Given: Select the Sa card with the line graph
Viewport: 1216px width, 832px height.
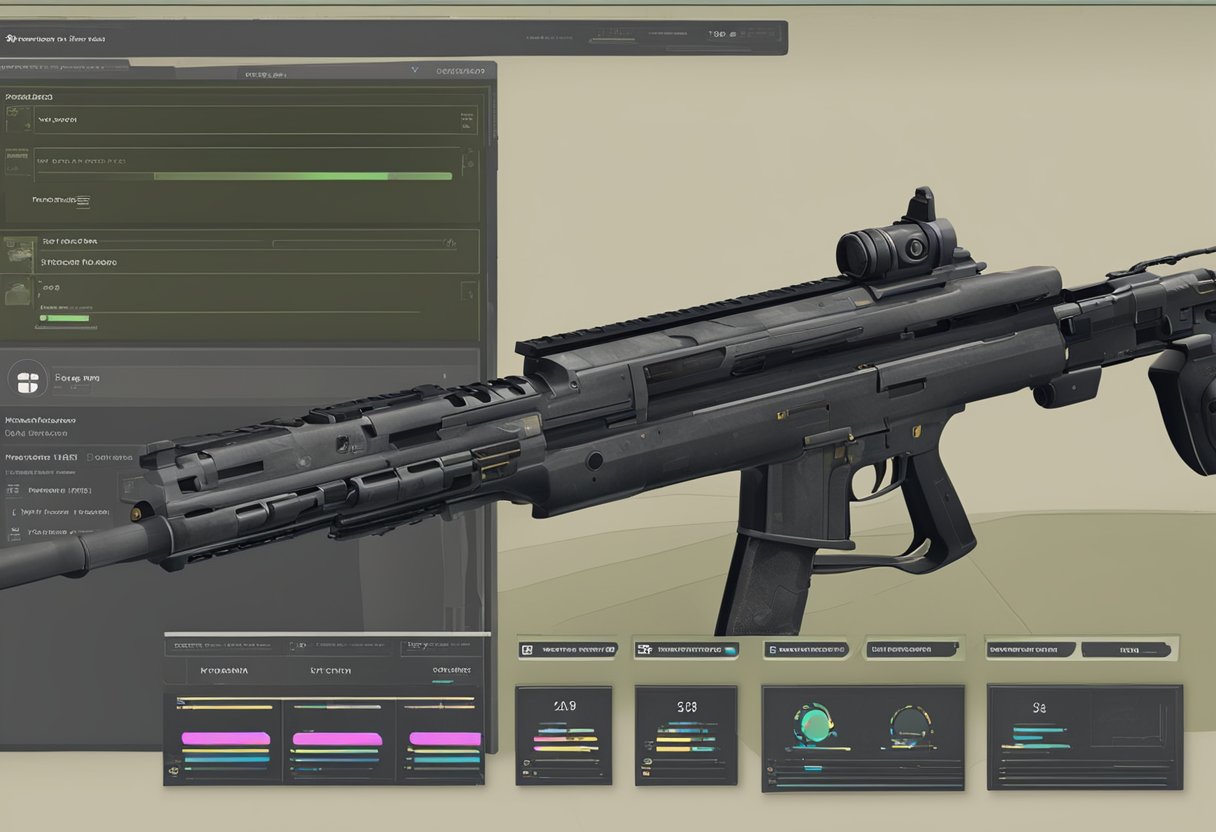Looking at the screenshot, I should coord(1084,737).
